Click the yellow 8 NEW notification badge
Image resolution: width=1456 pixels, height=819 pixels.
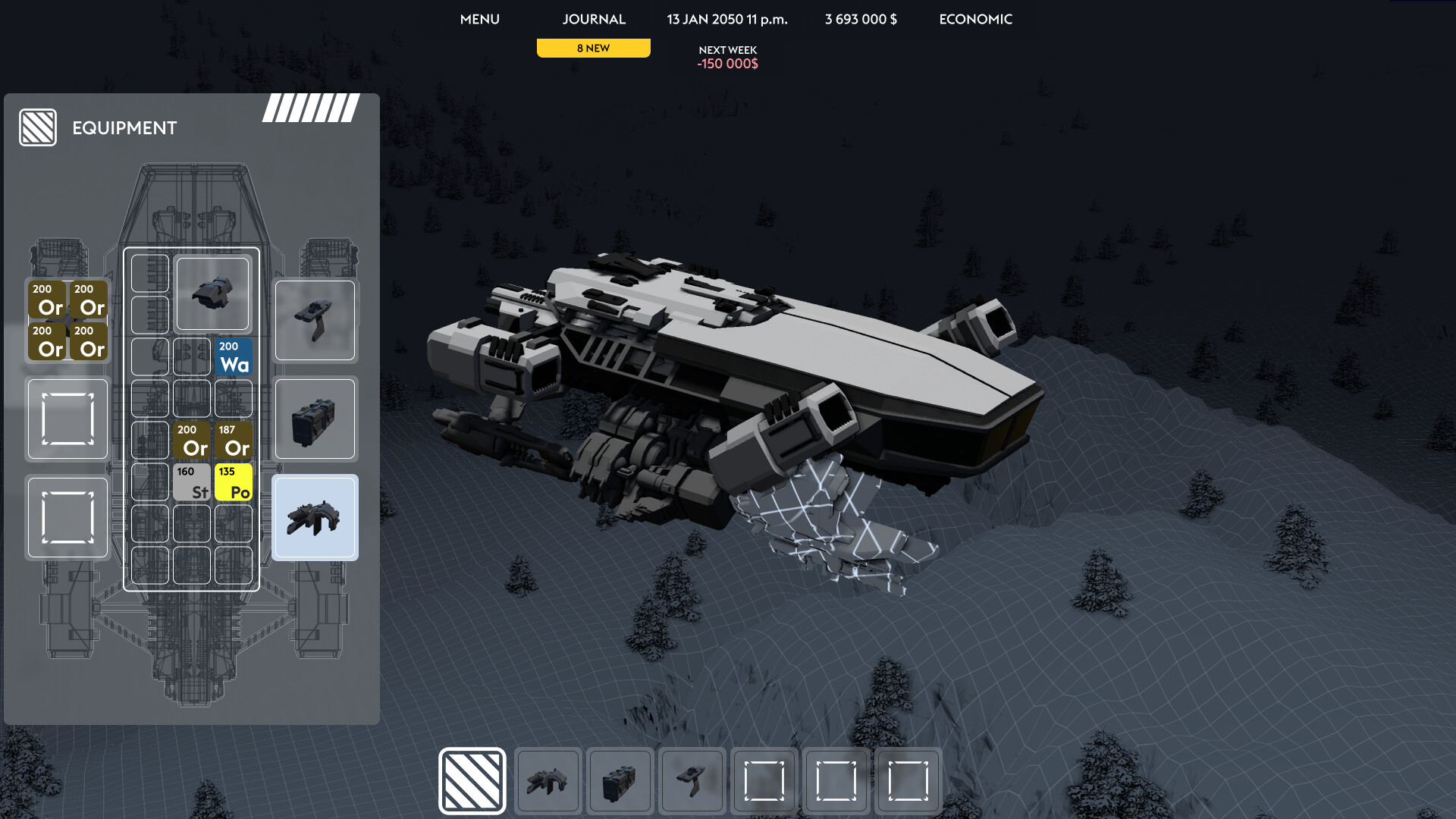pyautogui.click(x=593, y=47)
